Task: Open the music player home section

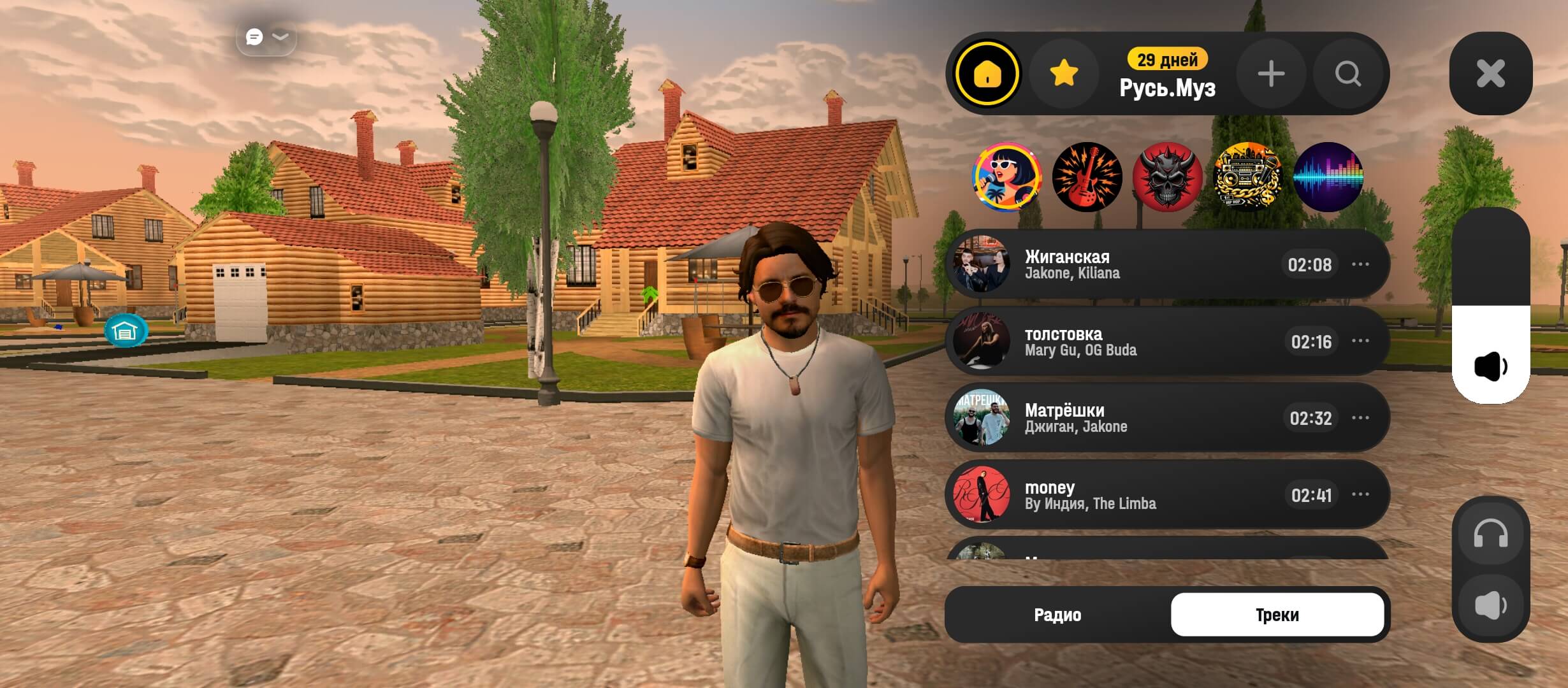Action: pyautogui.click(x=987, y=74)
